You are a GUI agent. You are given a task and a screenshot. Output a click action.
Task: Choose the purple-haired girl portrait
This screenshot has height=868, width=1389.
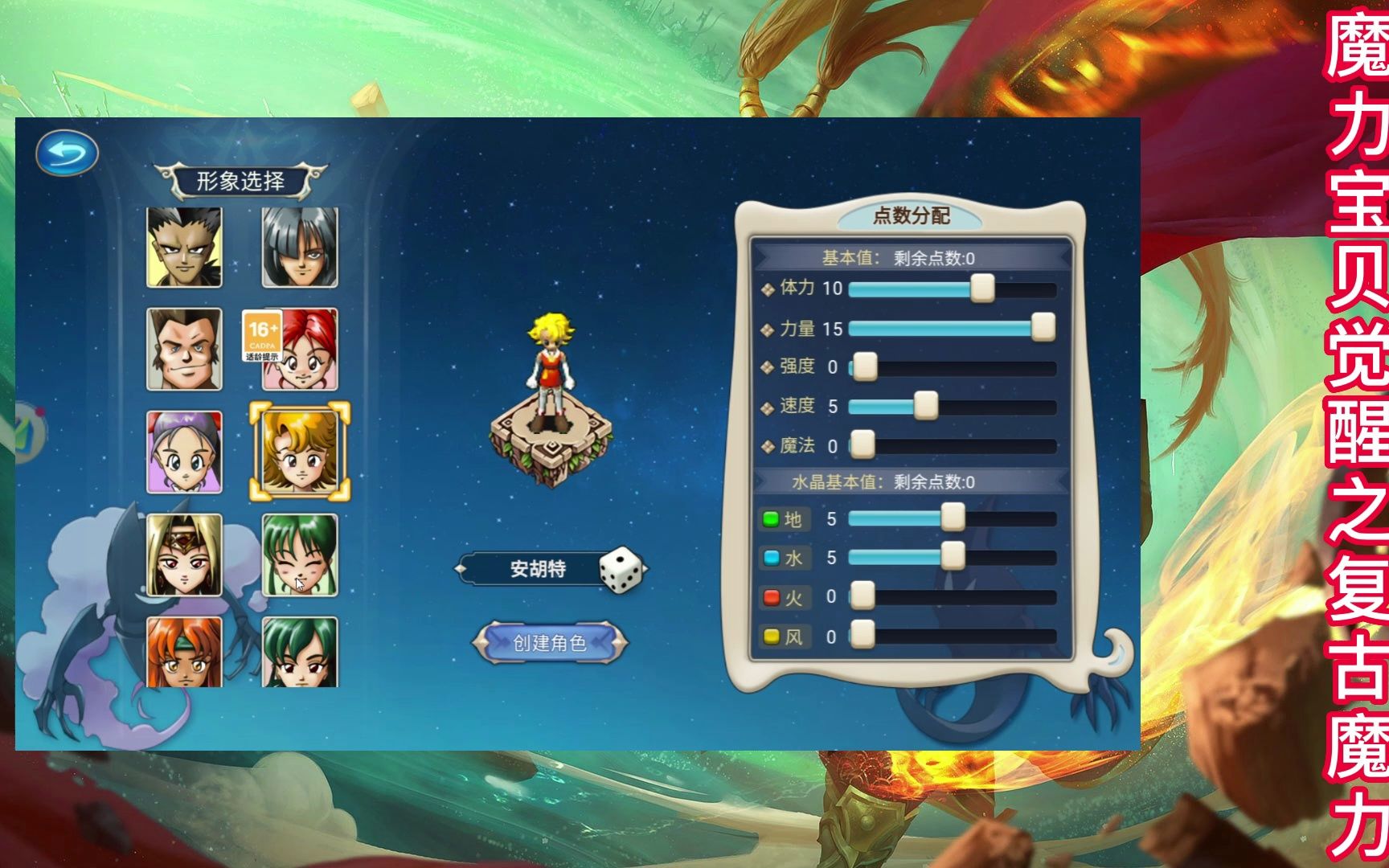pos(184,452)
